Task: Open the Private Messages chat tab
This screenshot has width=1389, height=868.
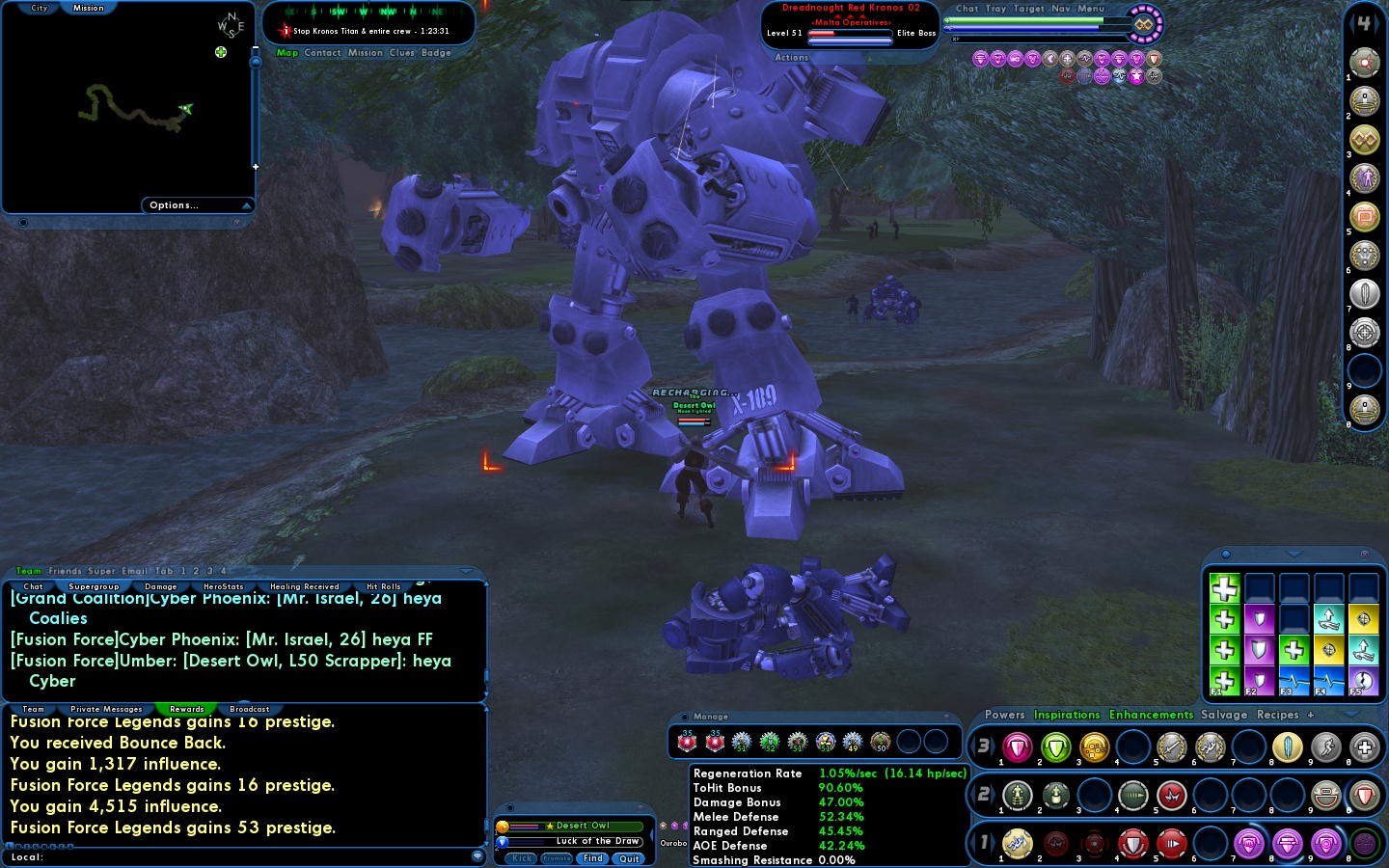Action: tap(106, 709)
